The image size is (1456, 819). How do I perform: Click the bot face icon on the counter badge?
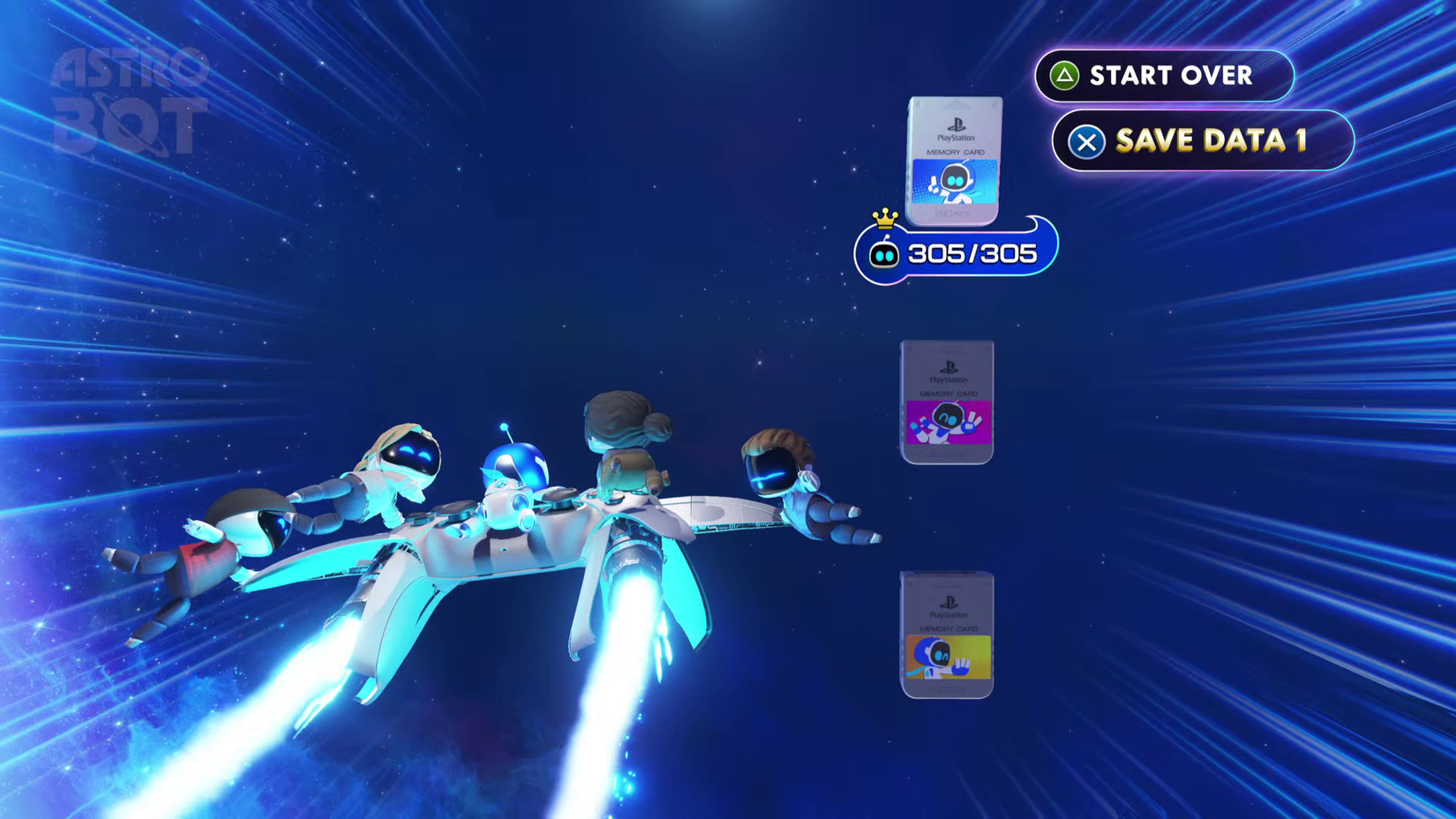pos(887,253)
